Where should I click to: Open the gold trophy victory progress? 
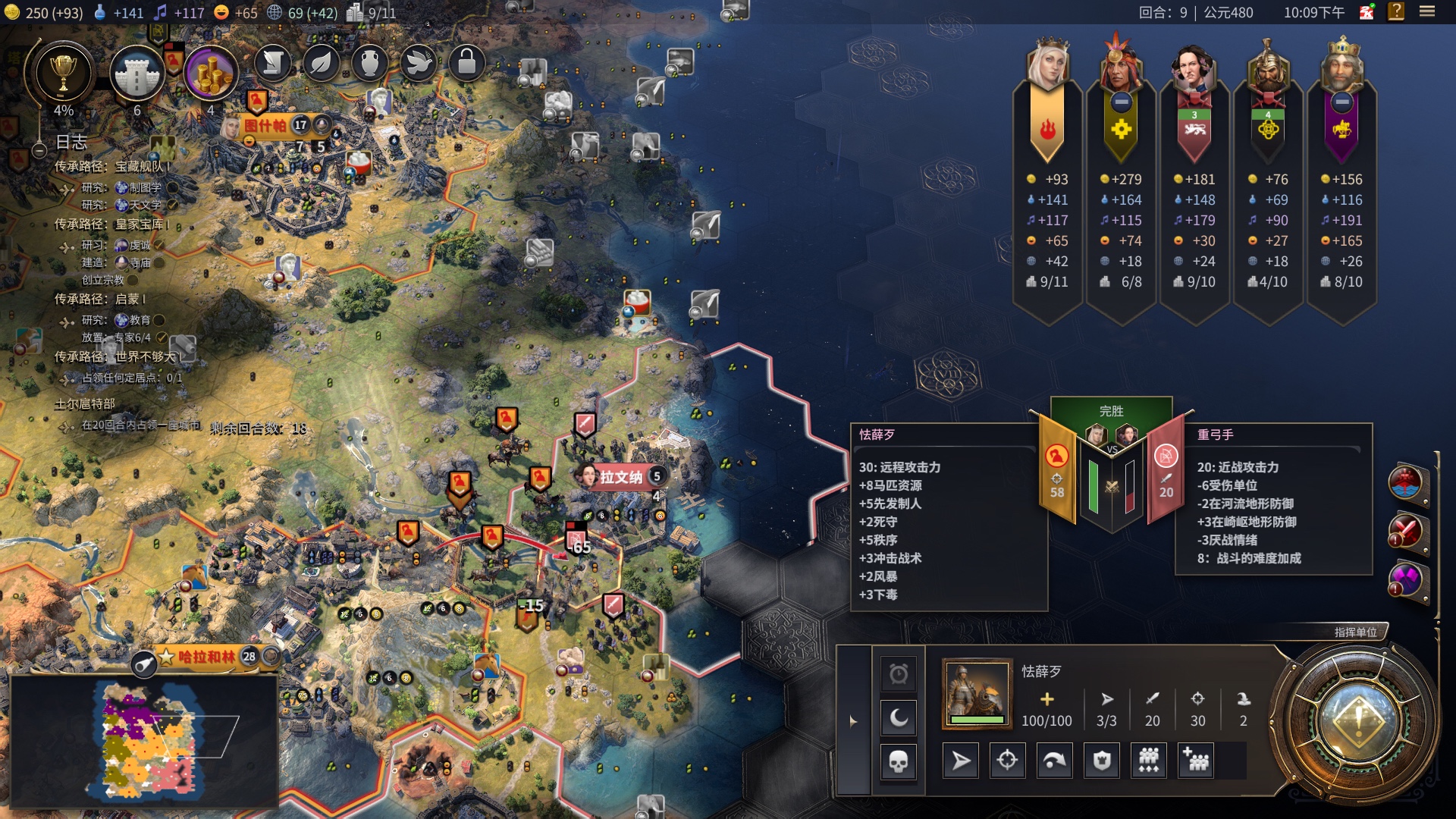(63, 74)
